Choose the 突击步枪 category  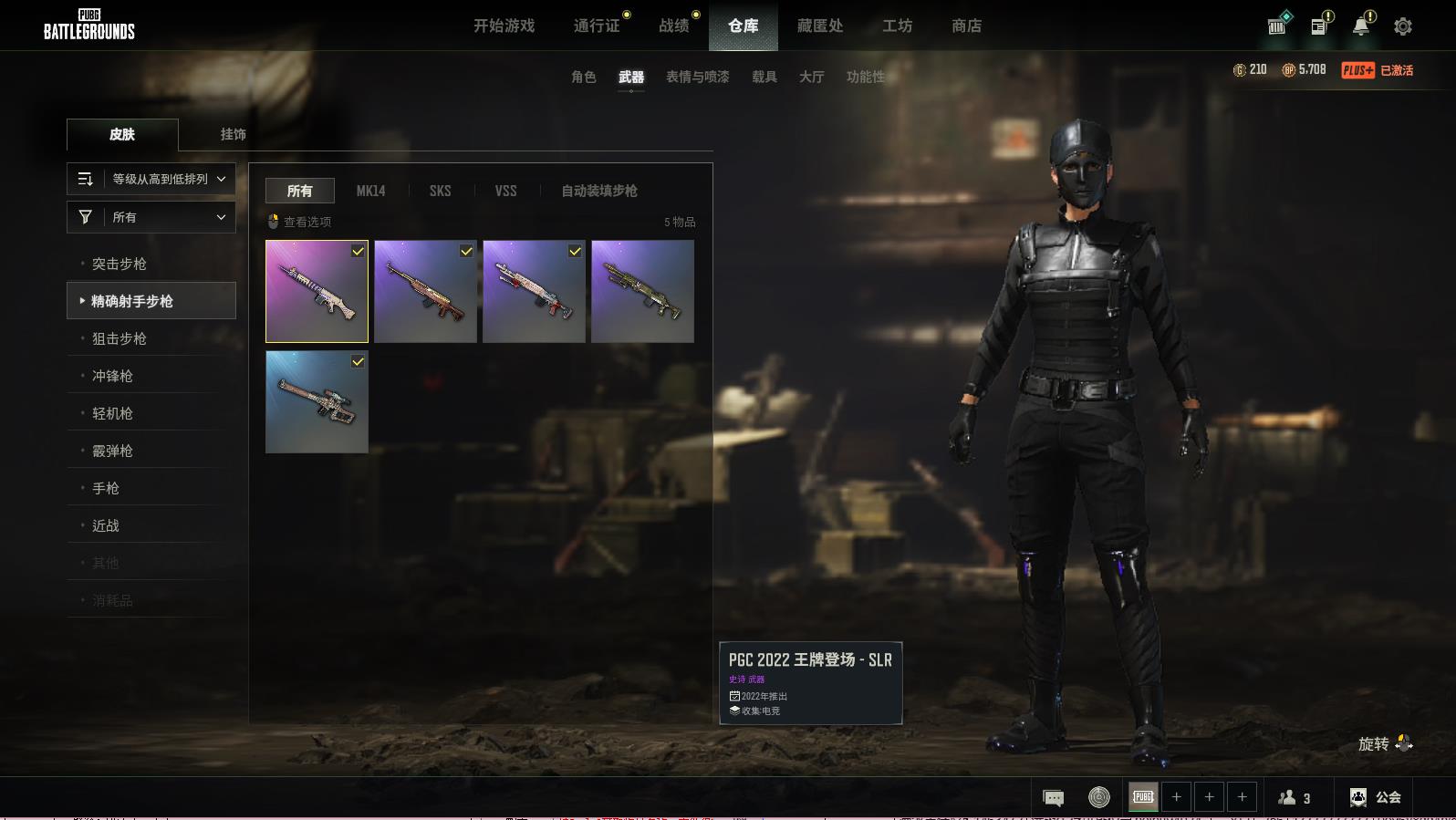(120, 264)
